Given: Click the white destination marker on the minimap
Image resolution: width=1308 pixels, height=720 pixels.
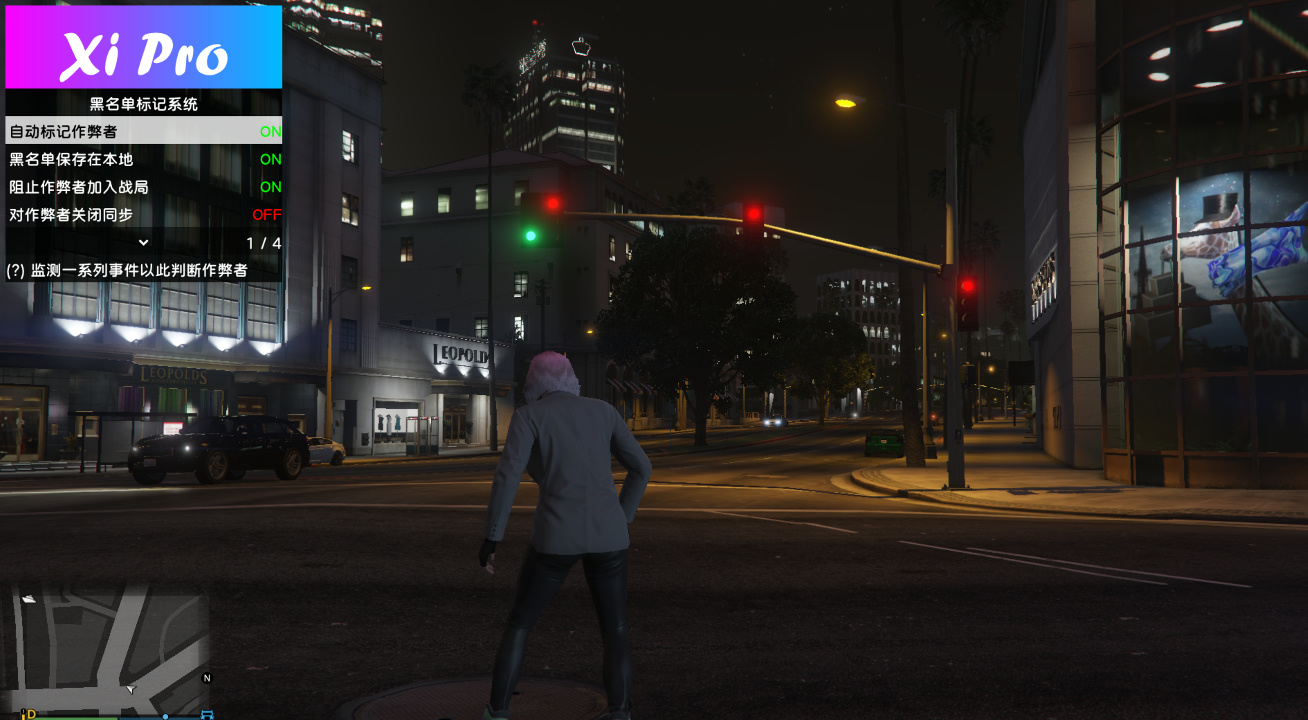Looking at the screenshot, I should tap(29, 599).
